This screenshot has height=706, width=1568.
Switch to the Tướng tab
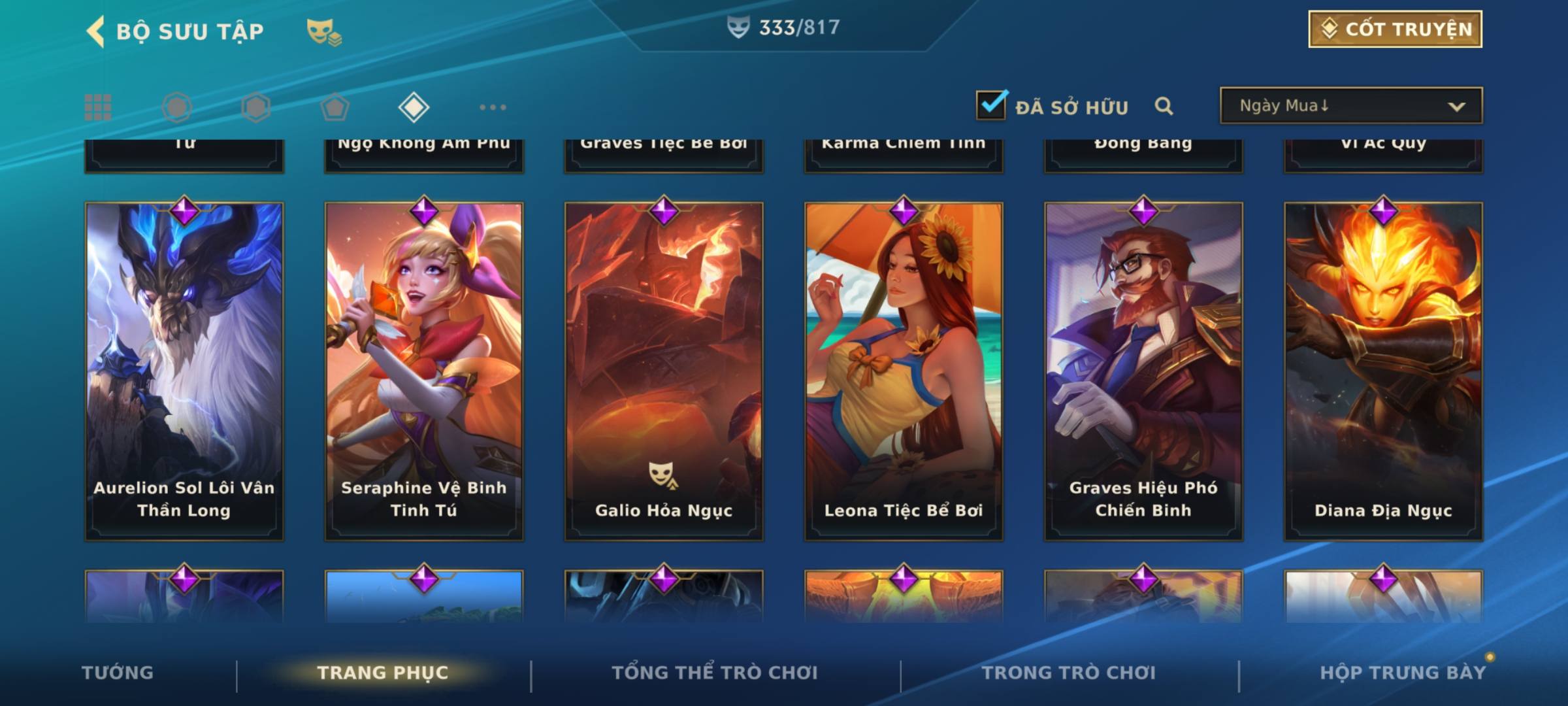(118, 673)
